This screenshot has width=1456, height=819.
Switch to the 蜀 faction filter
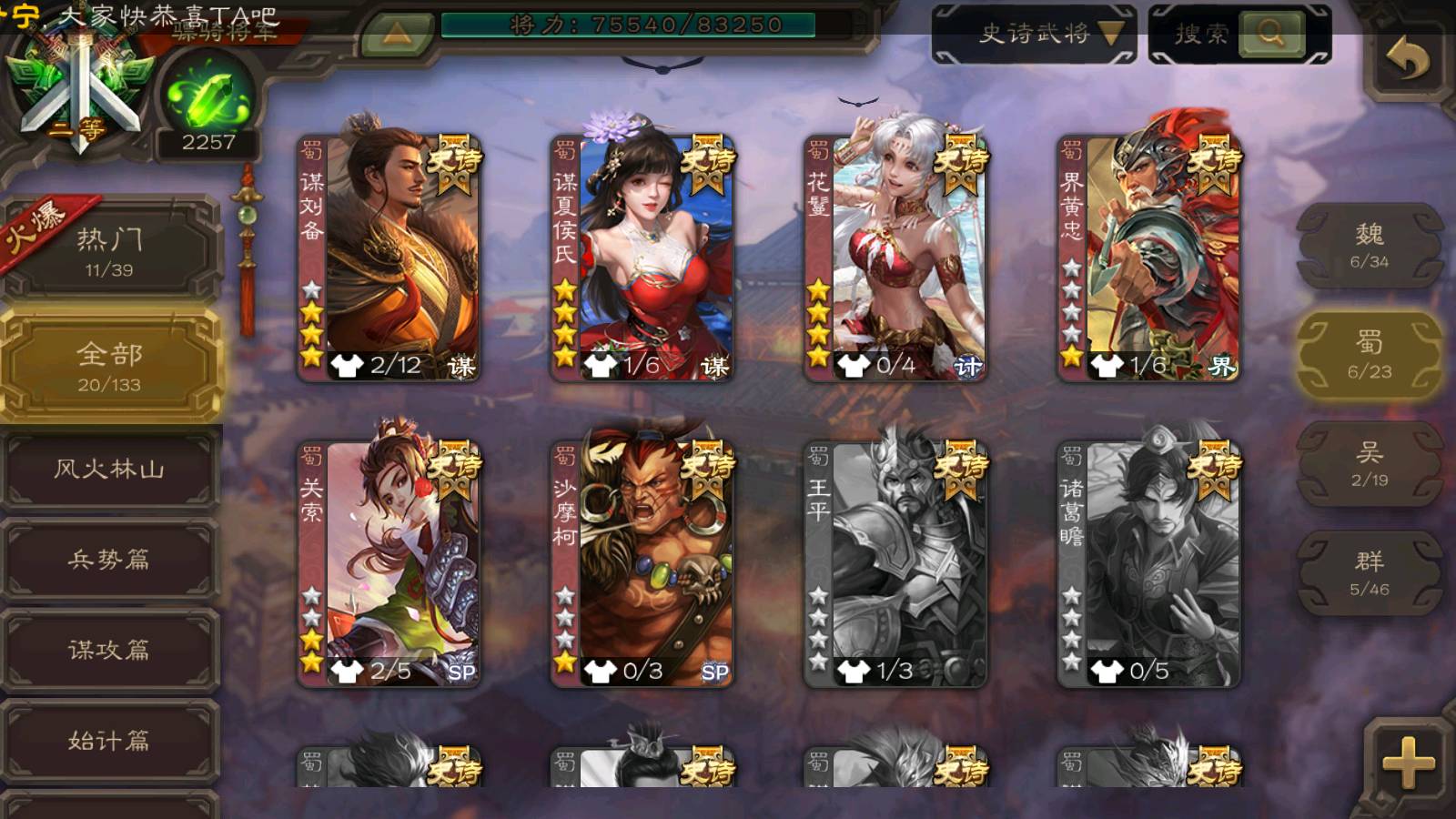tap(1369, 355)
